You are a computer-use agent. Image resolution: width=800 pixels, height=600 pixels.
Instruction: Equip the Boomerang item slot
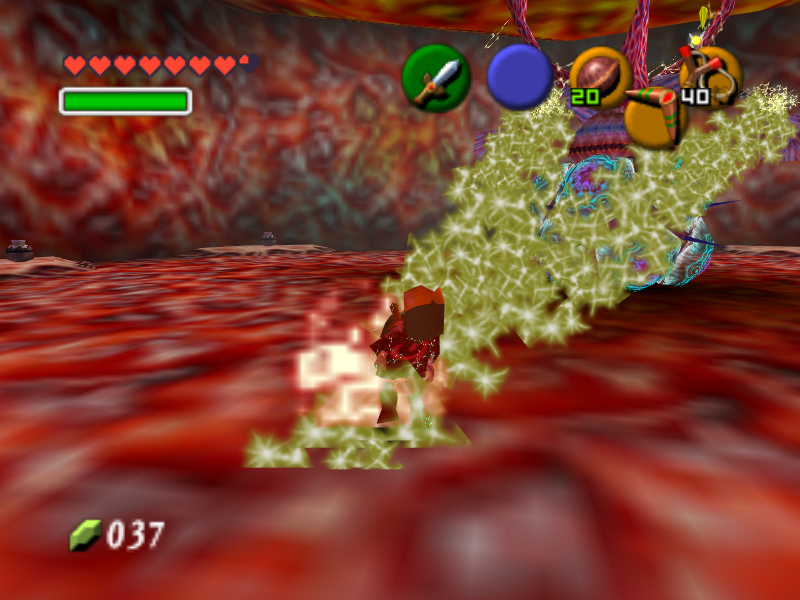655,115
